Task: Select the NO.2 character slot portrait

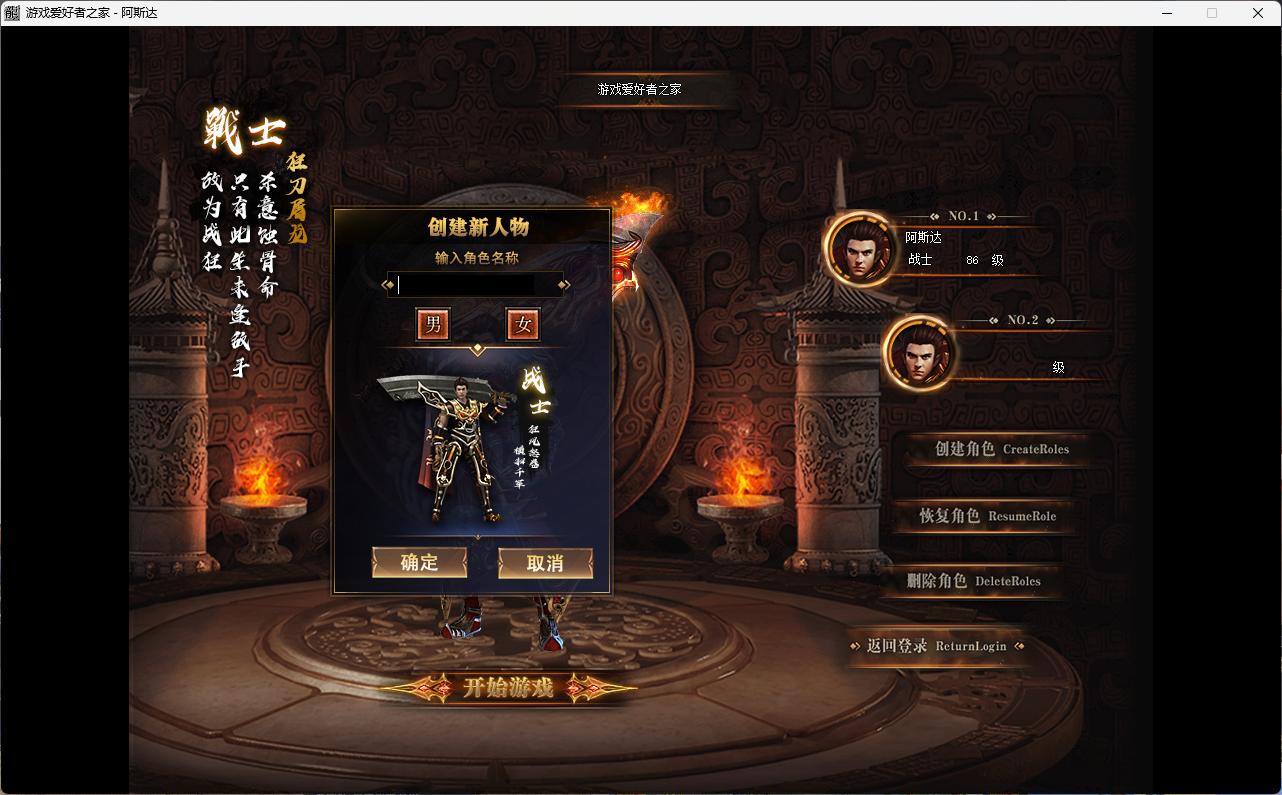Action: pyautogui.click(x=919, y=353)
